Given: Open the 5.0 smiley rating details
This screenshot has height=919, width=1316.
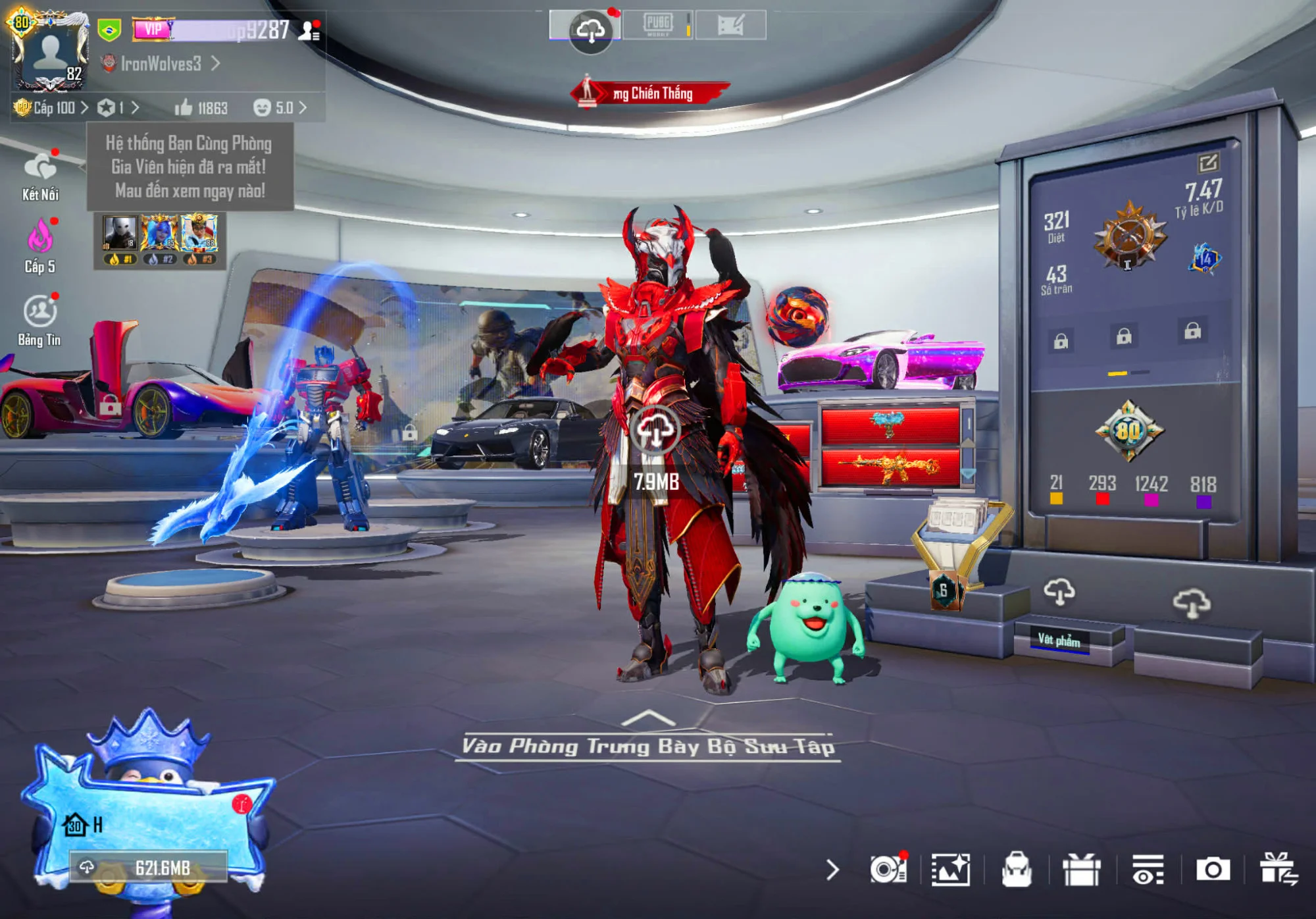Looking at the screenshot, I should click(280, 107).
